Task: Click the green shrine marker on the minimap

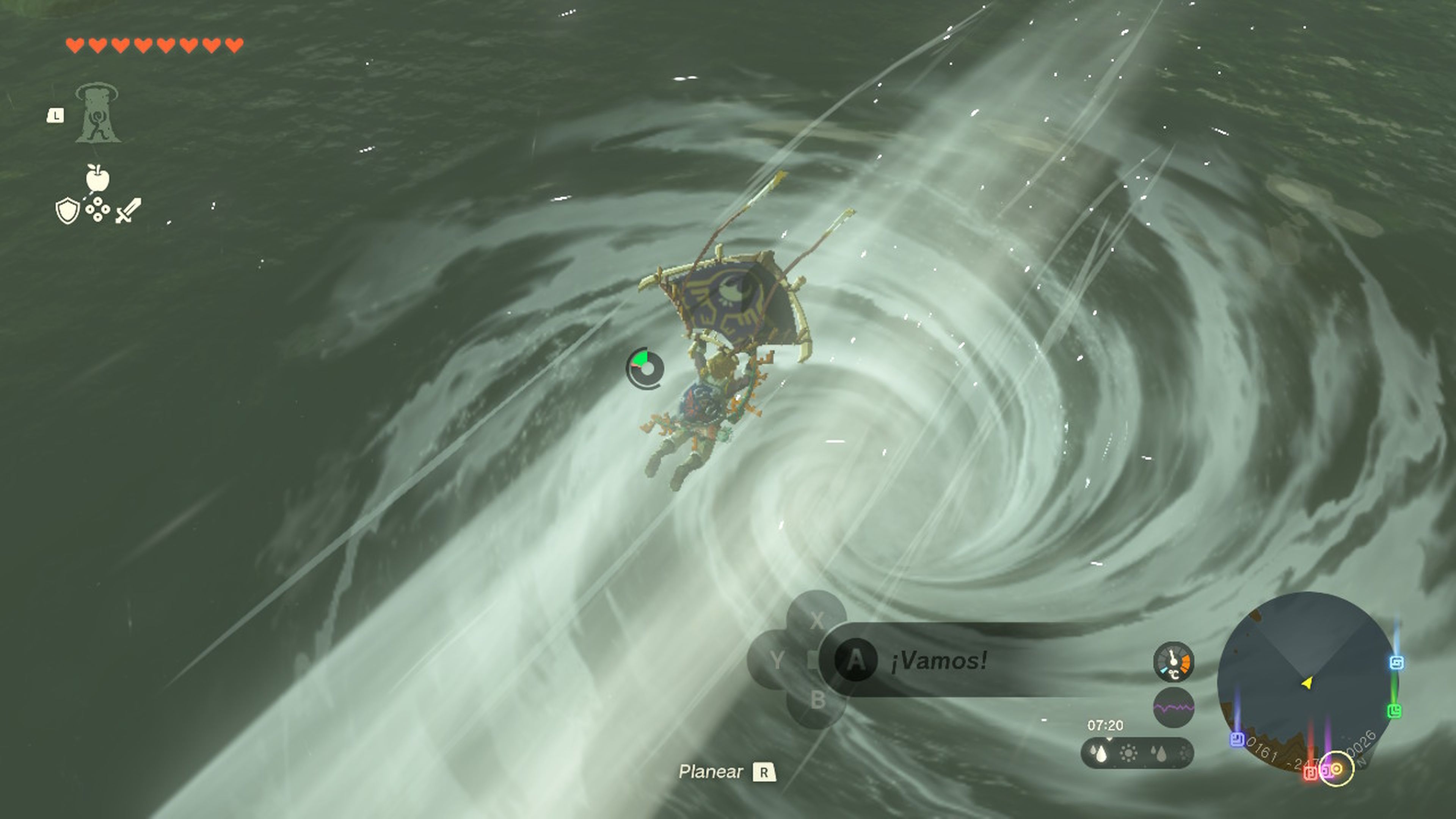Action: click(x=1395, y=711)
